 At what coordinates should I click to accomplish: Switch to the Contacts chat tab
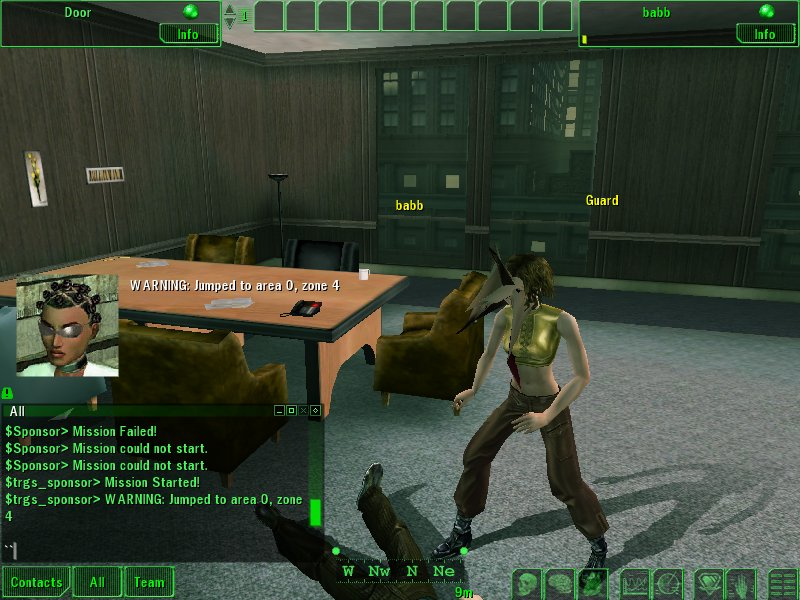[x=36, y=582]
